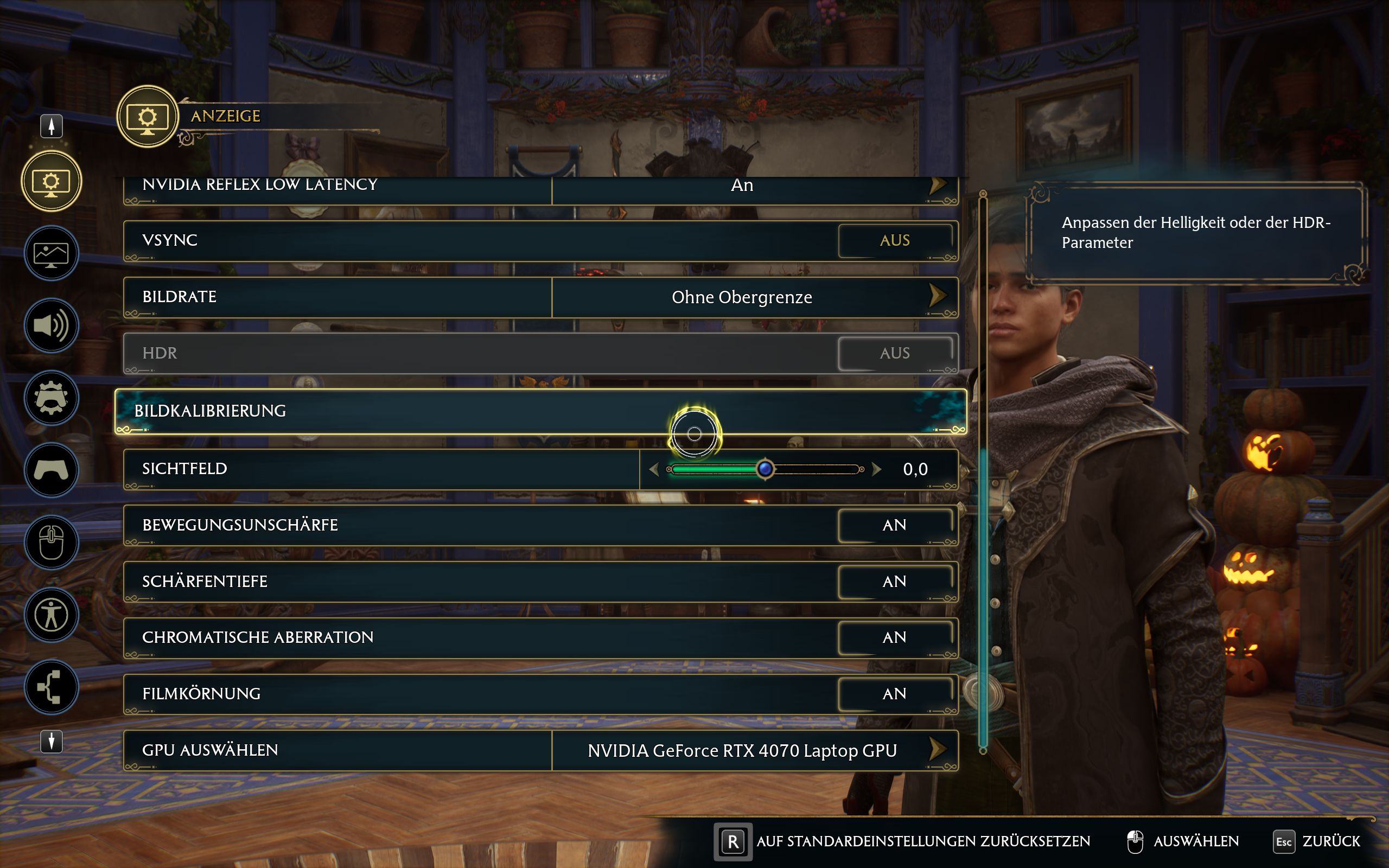
Task: Toggle Bewegungsunschärfe off
Action: point(894,525)
